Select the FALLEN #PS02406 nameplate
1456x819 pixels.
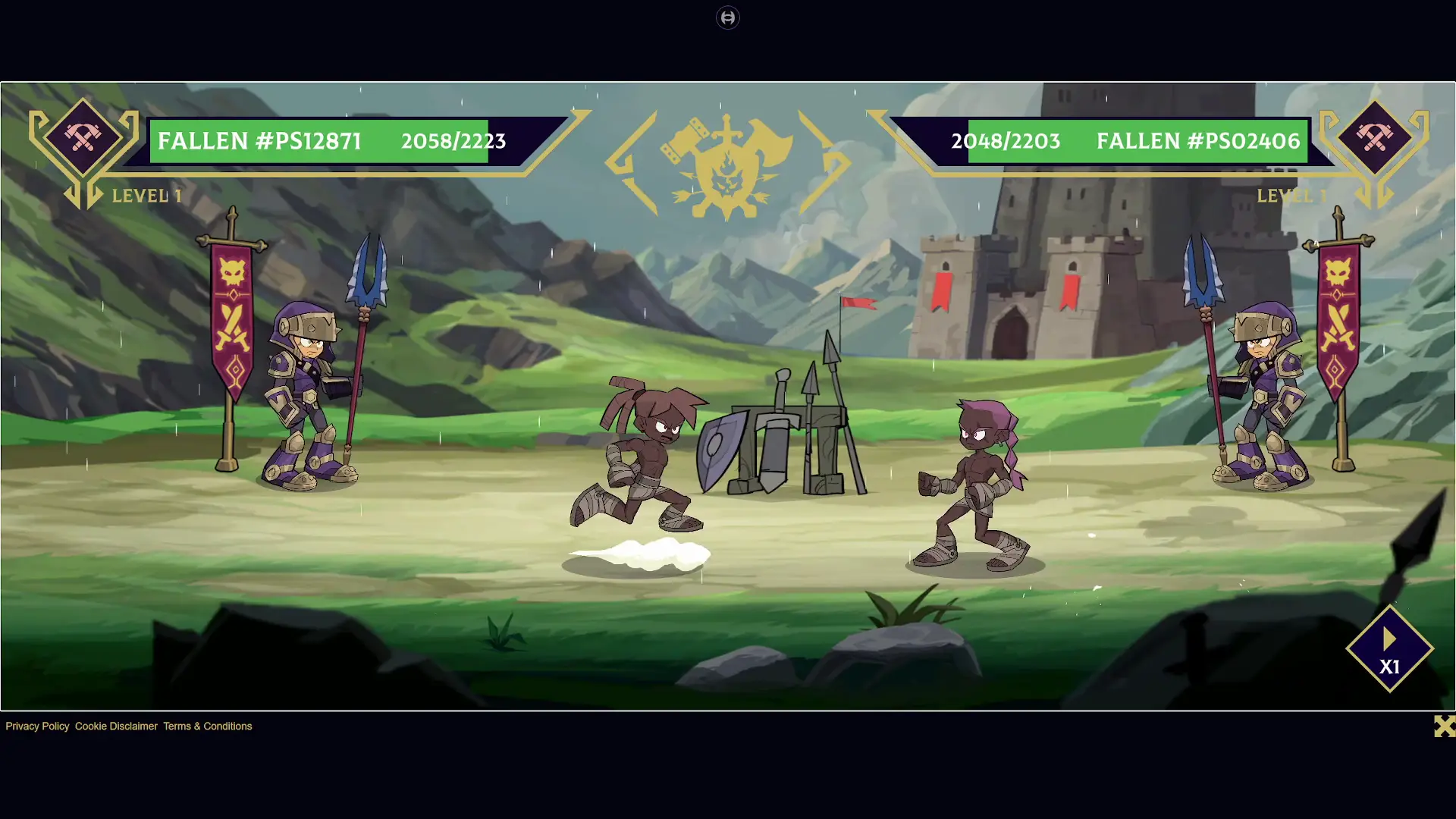point(1199,140)
